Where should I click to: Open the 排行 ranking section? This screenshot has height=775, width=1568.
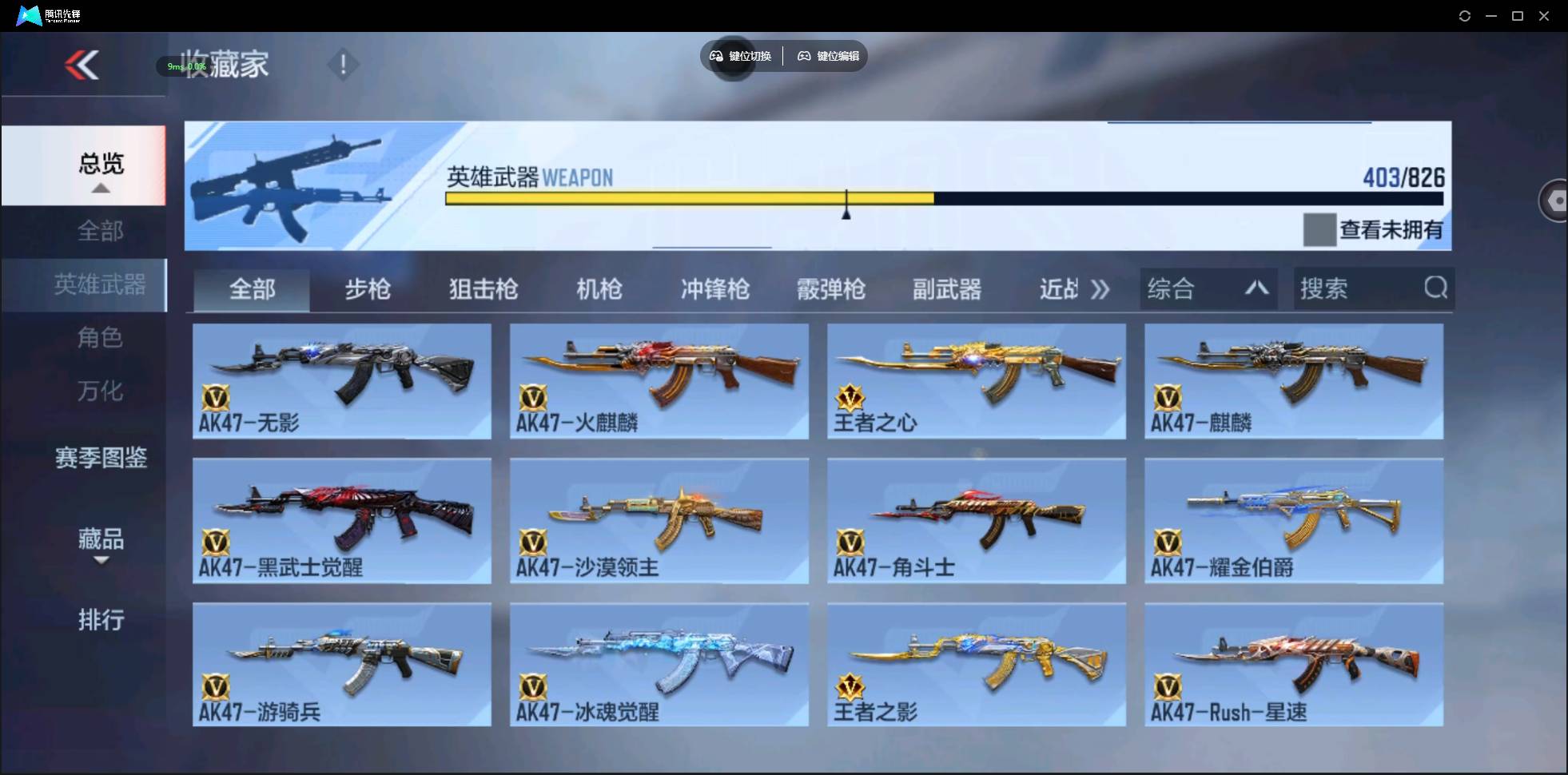(x=101, y=620)
